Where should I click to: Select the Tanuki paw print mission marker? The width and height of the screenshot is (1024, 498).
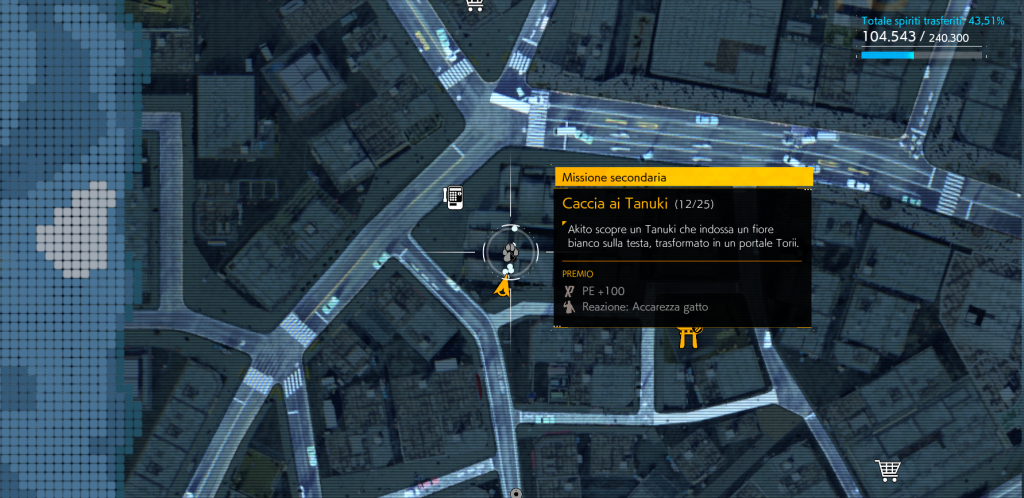click(x=510, y=254)
